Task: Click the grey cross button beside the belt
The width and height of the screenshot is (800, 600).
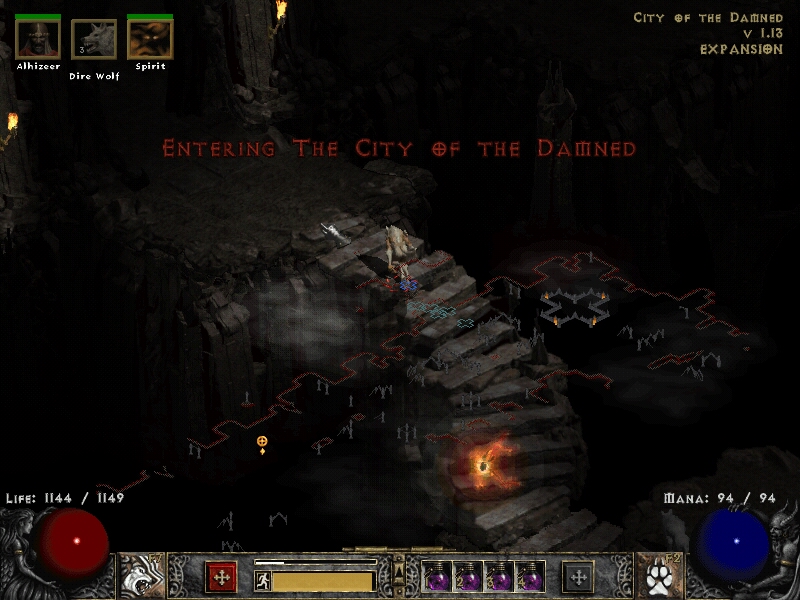Action: point(578,577)
